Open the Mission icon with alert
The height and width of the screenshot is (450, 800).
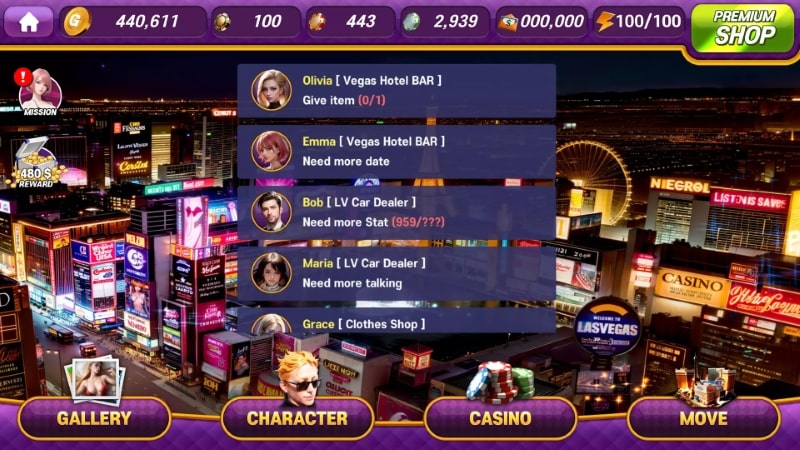39,92
